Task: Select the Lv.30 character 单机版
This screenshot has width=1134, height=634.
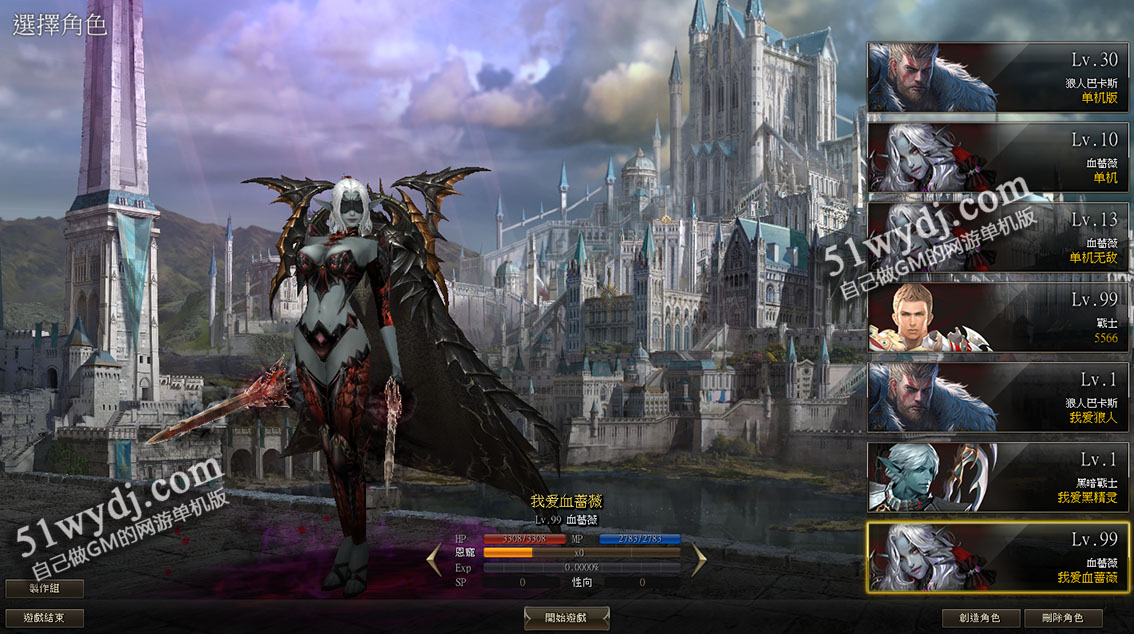Action: [x=999, y=77]
